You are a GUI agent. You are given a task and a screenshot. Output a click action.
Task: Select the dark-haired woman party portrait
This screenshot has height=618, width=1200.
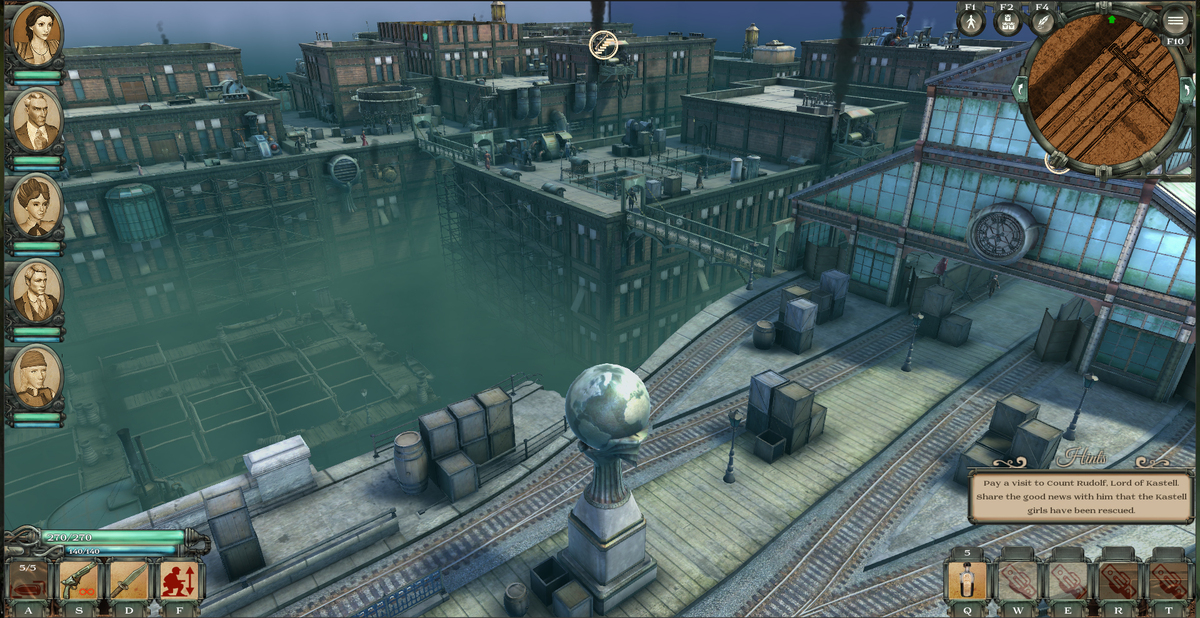pos(37,33)
